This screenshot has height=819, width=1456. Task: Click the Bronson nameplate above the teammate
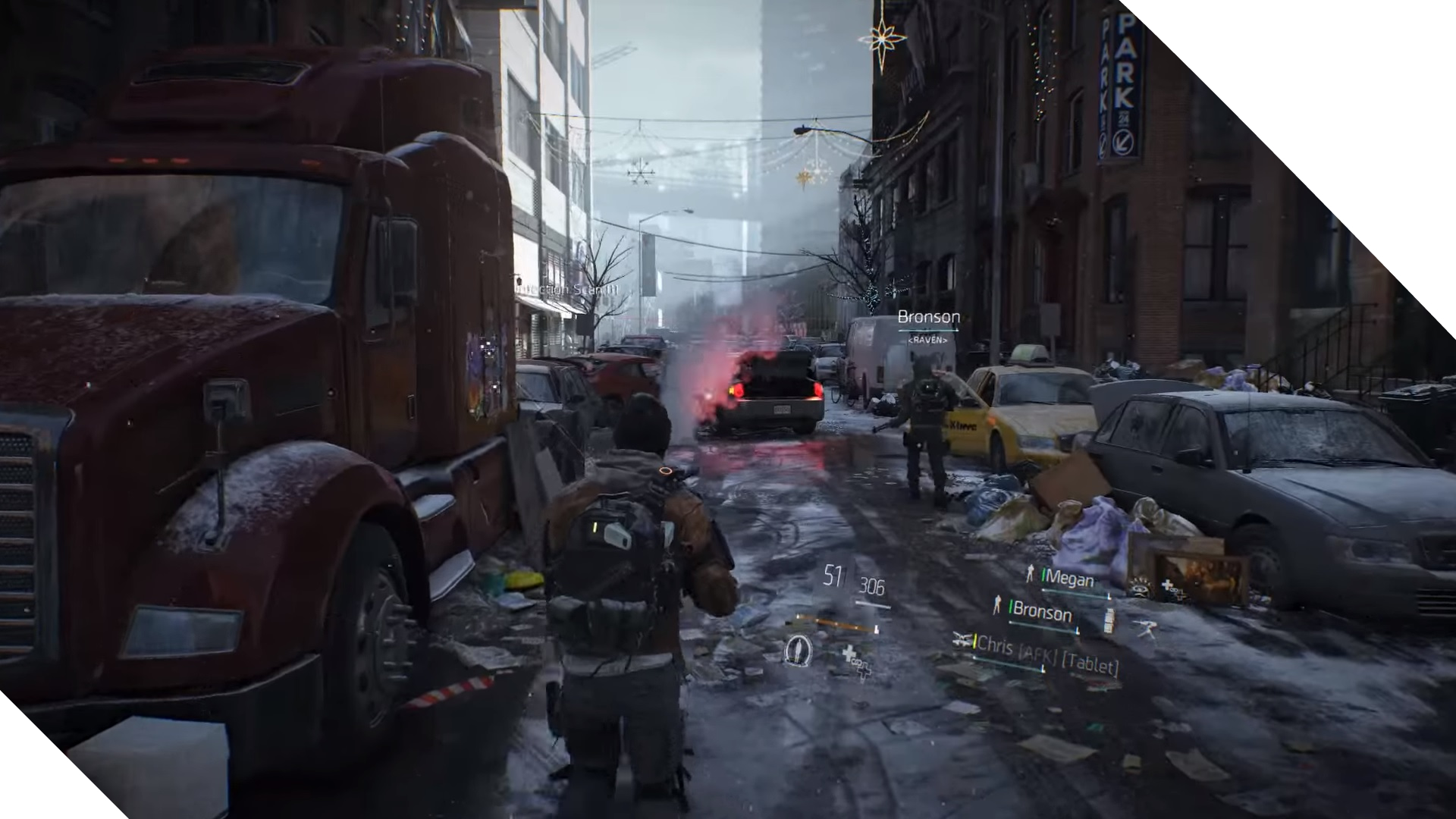tap(928, 317)
